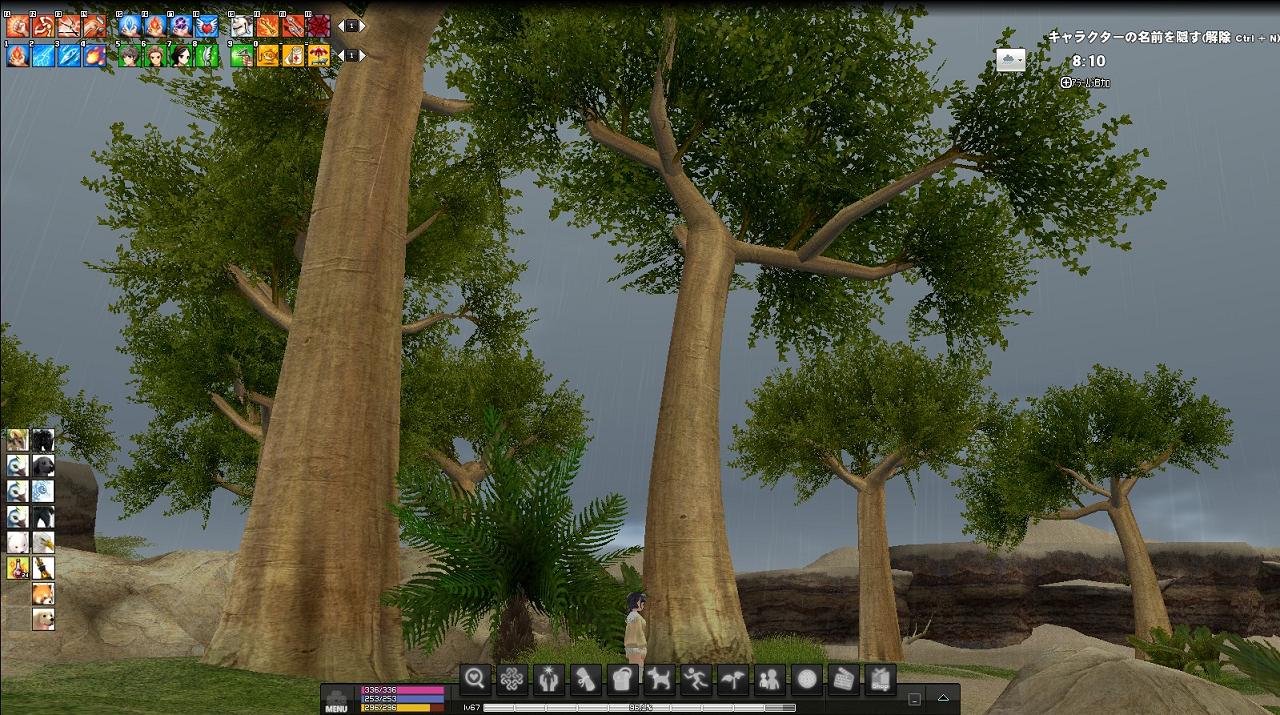Open the sprout icon in bottom bar

(x=733, y=679)
